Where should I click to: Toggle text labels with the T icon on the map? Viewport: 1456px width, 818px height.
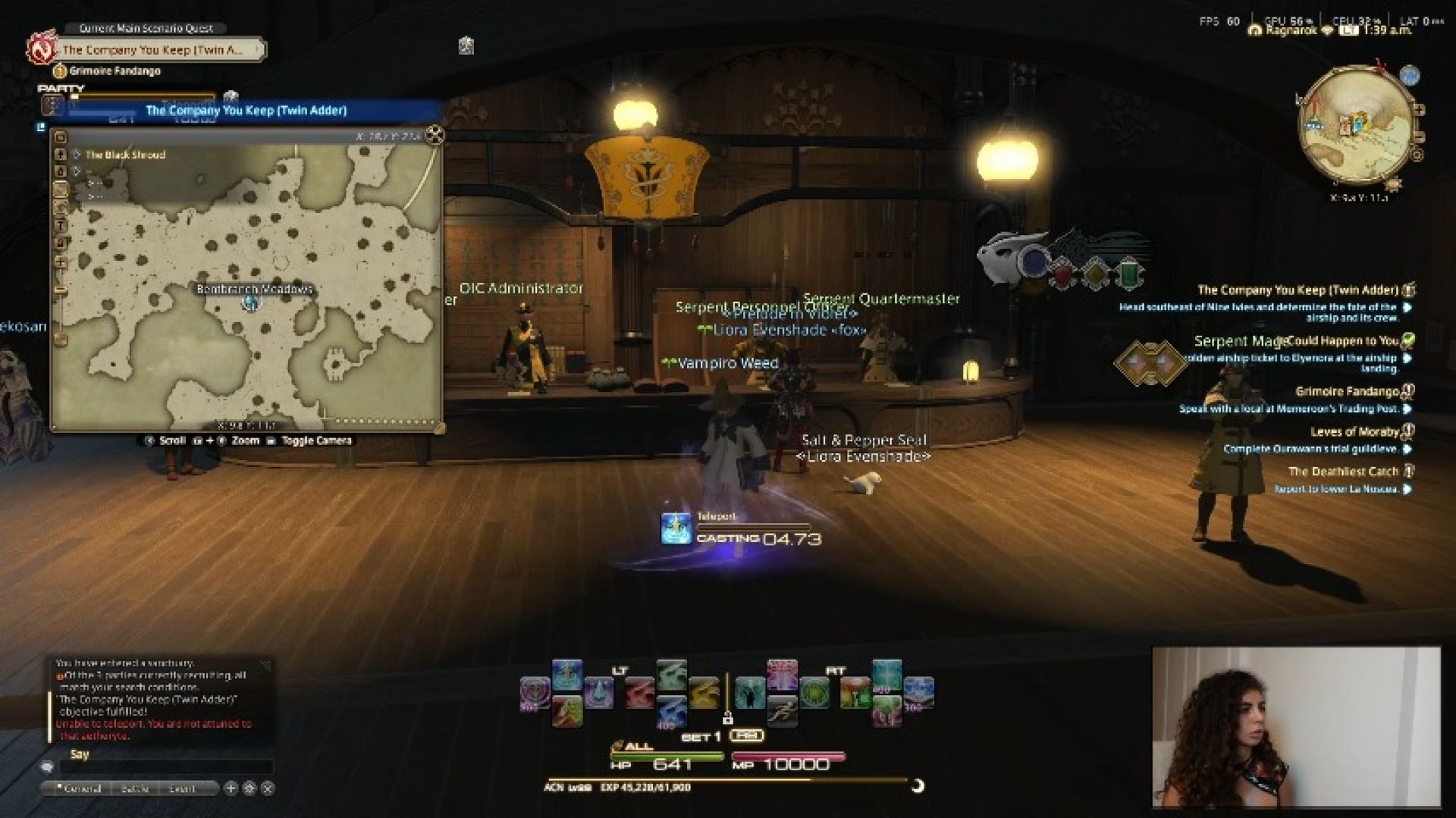pos(61,224)
